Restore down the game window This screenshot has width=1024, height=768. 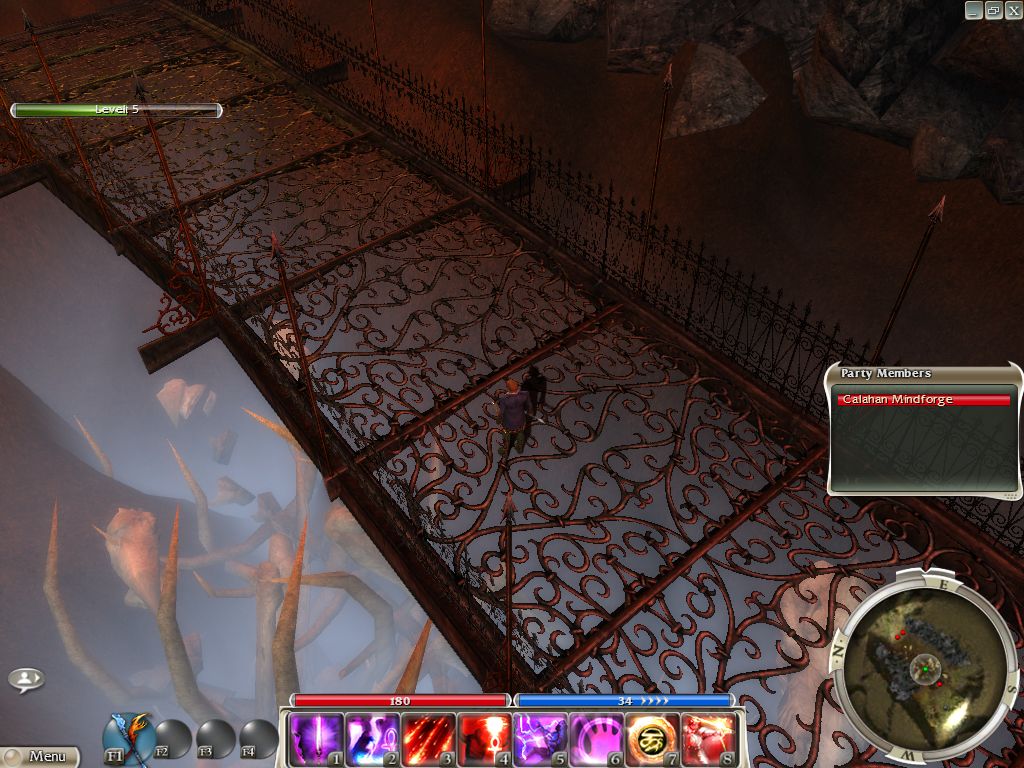993,10
